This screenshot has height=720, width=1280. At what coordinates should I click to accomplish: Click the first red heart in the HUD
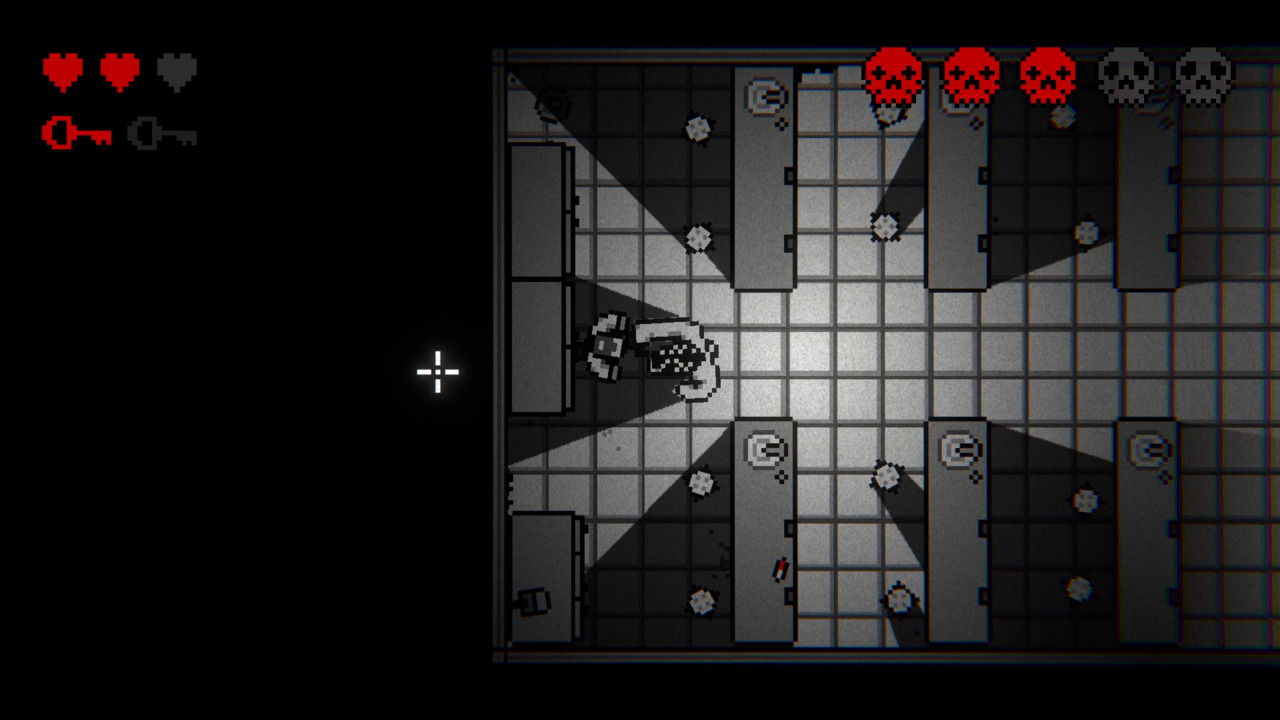click(63, 70)
